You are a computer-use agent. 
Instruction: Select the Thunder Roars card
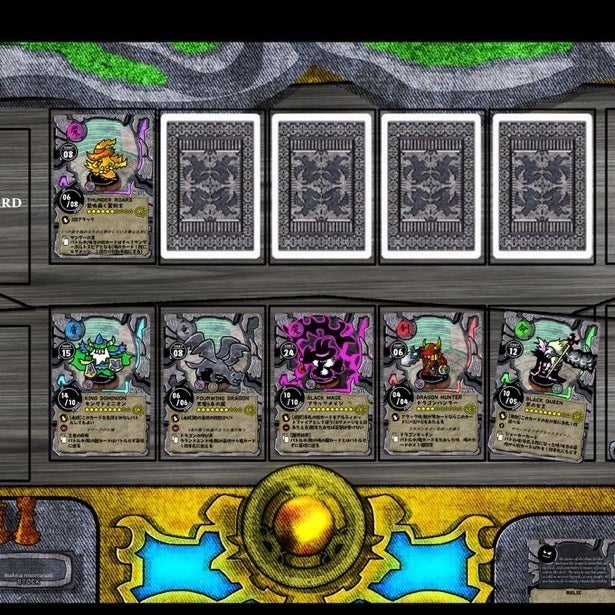pos(102,185)
